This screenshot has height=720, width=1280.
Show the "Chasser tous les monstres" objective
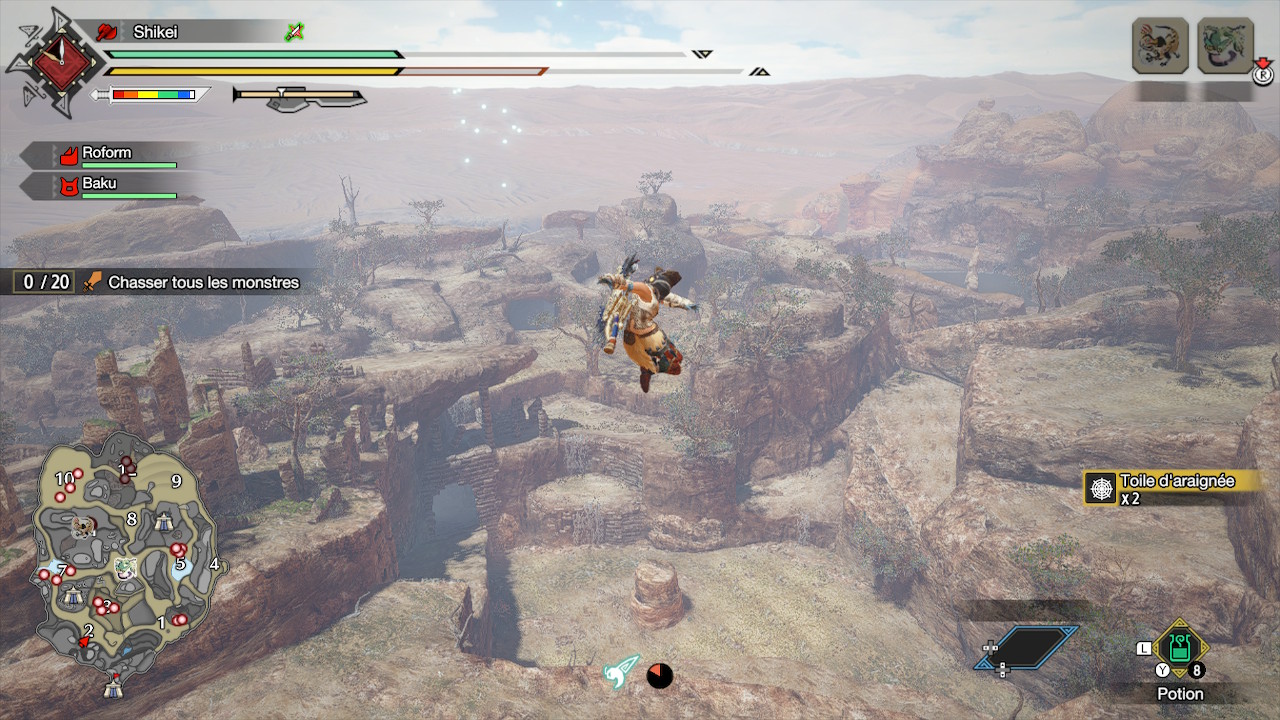(x=203, y=283)
